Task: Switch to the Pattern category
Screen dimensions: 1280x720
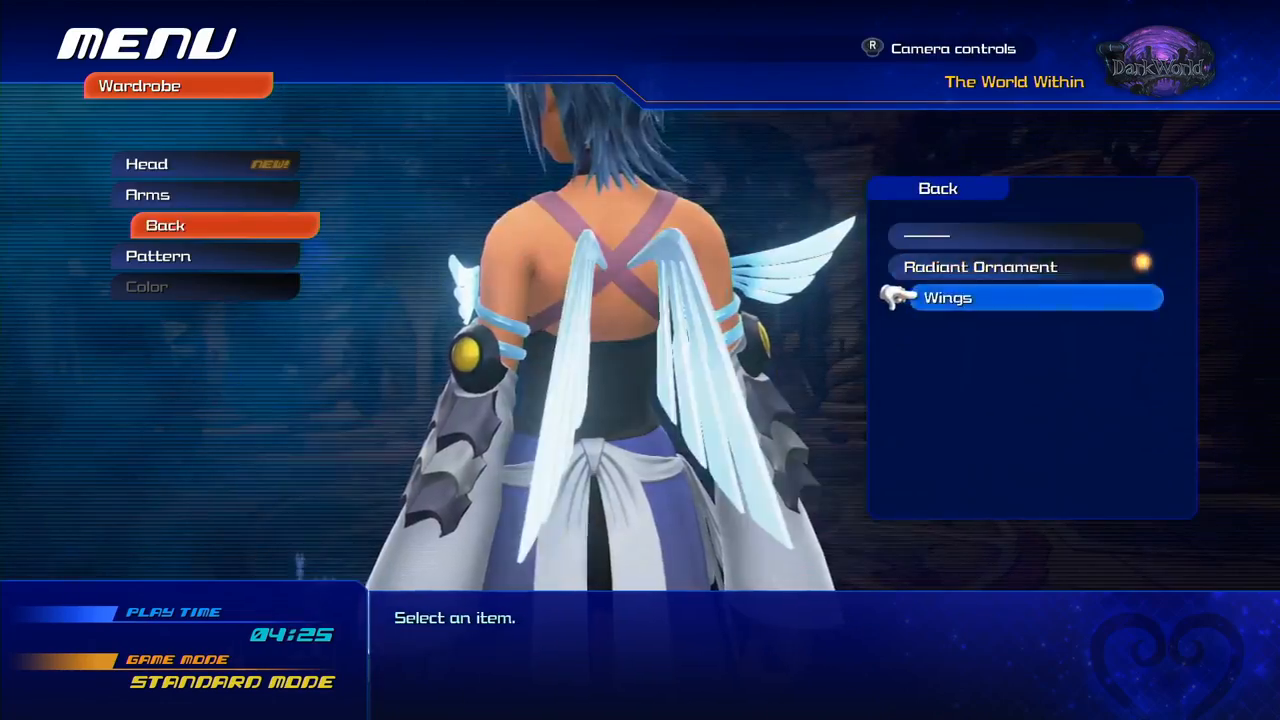Action: tap(205, 256)
